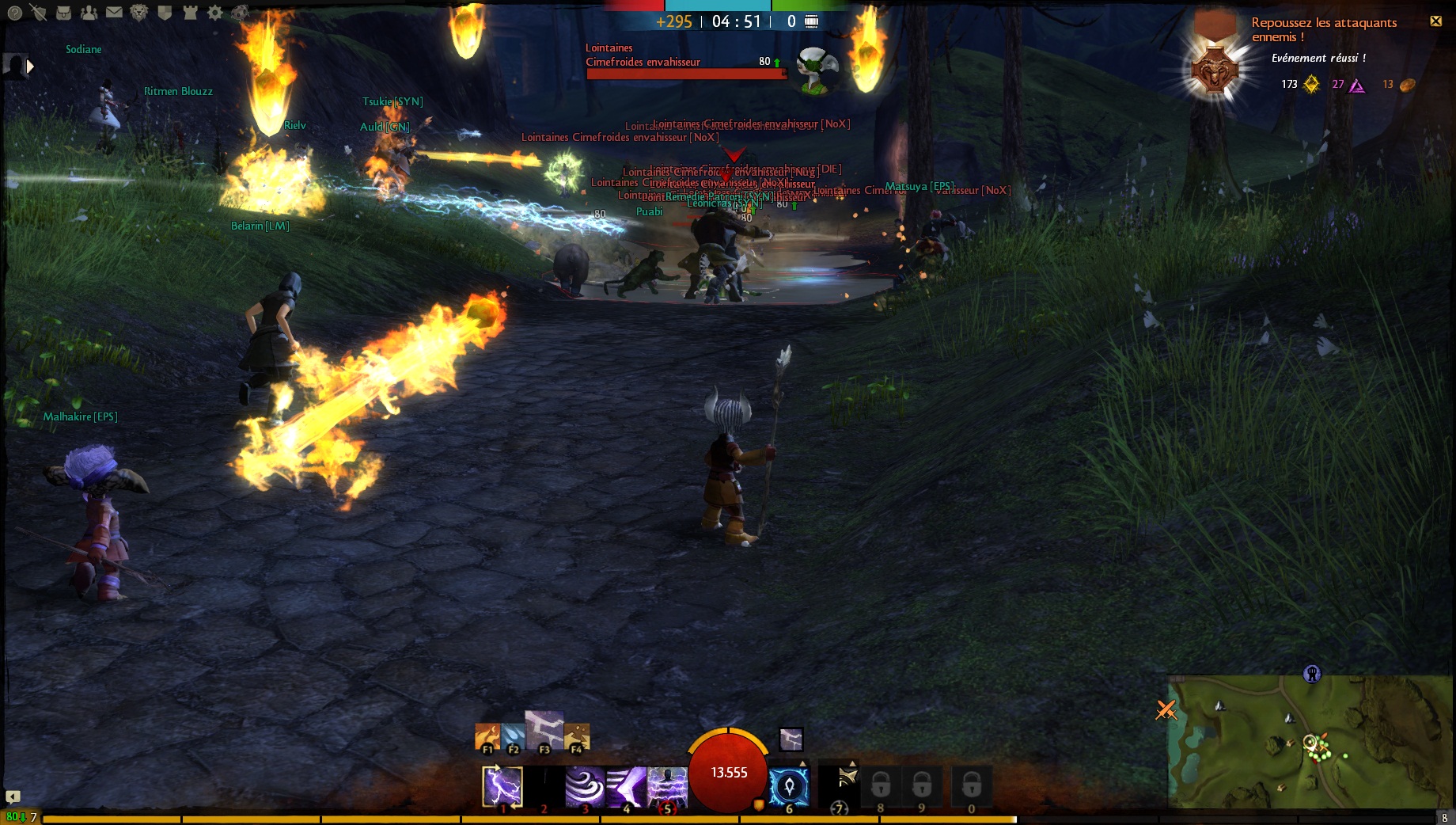Image resolution: width=1456 pixels, height=825 pixels.
Task: Open the Hero panel sword-and-shield icon
Action: pyautogui.click(x=38, y=13)
